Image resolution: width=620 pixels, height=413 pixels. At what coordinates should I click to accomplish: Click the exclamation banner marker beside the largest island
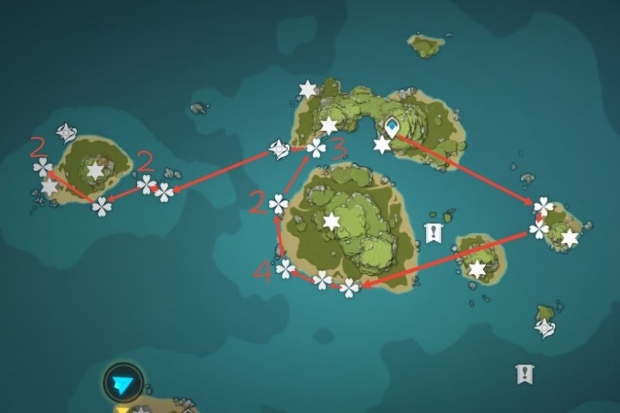433,233
